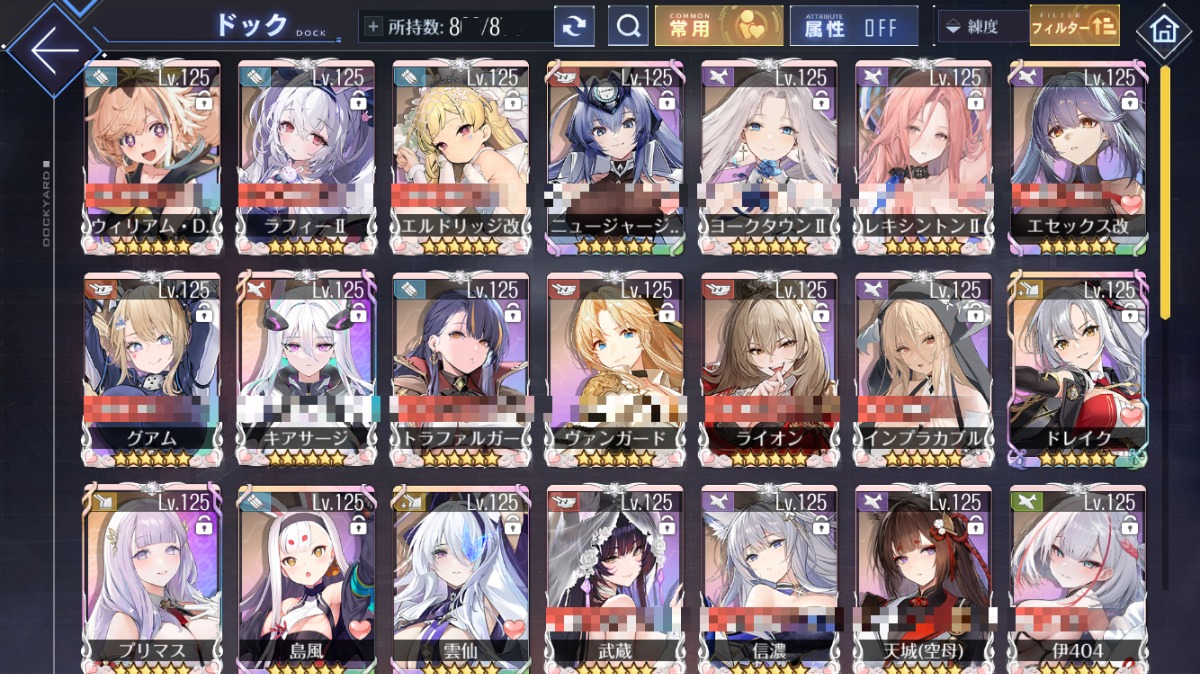The image size is (1200, 674).
Task: Click the refresh arrows button
Action: click(x=574, y=27)
